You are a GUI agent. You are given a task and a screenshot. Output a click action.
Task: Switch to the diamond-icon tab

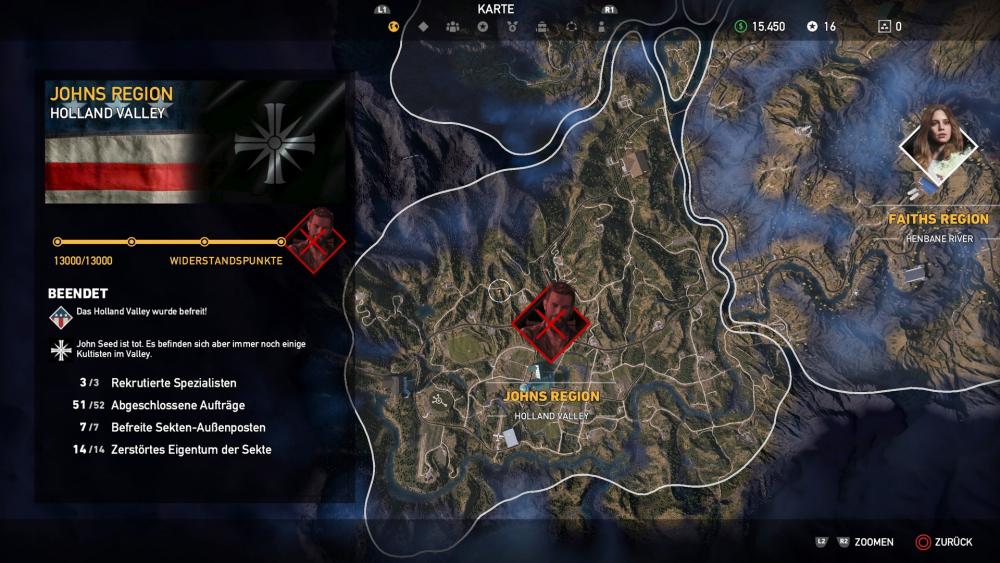423,27
